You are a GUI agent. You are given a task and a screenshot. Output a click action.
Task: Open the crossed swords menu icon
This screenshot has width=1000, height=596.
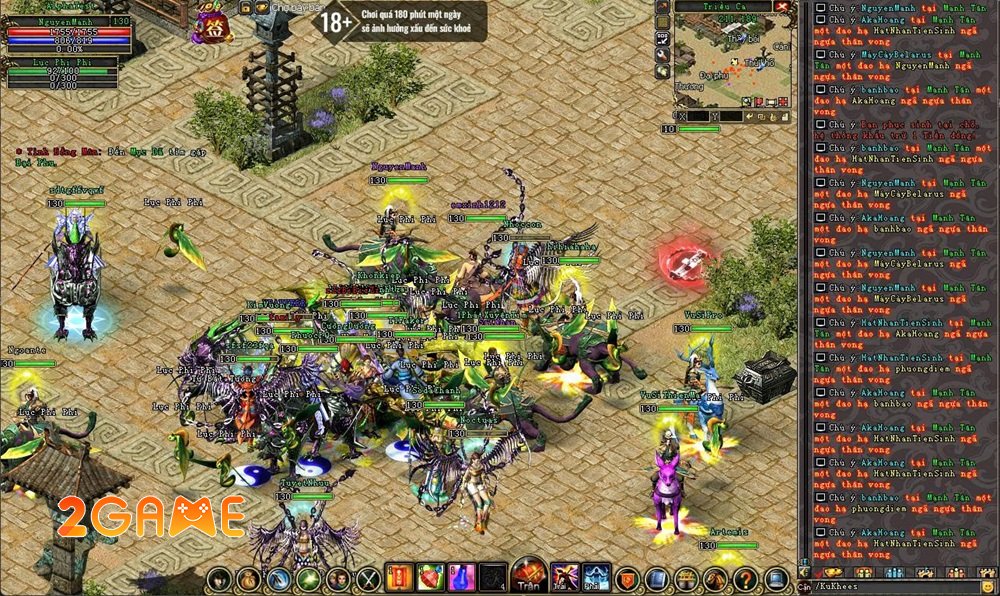pyautogui.click(x=369, y=579)
